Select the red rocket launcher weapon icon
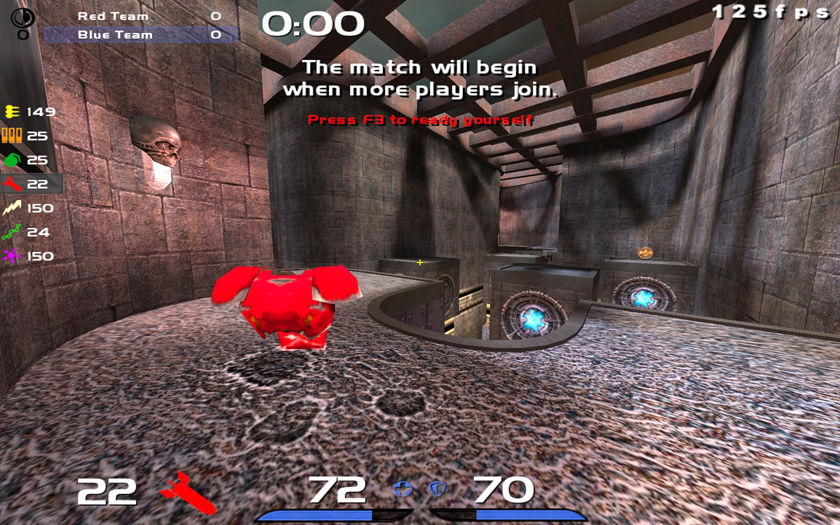 coord(12,184)
